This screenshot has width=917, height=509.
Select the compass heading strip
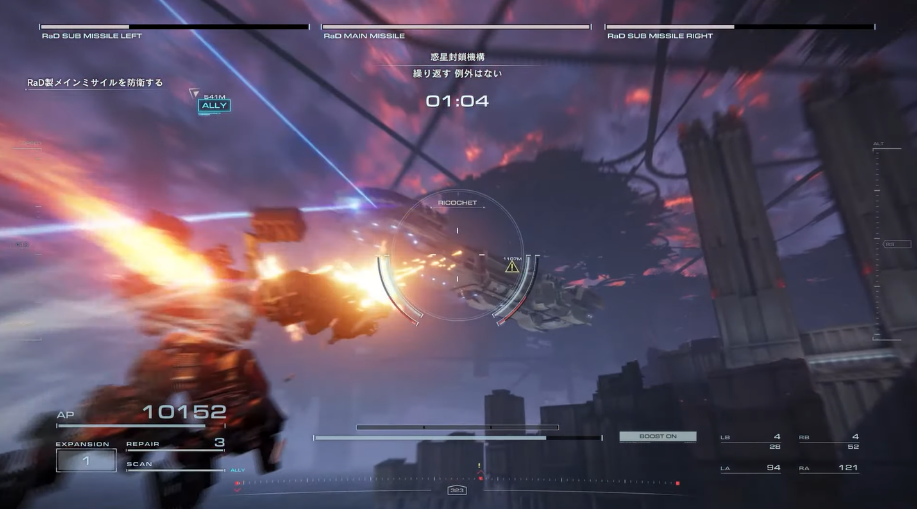(458, 481)
